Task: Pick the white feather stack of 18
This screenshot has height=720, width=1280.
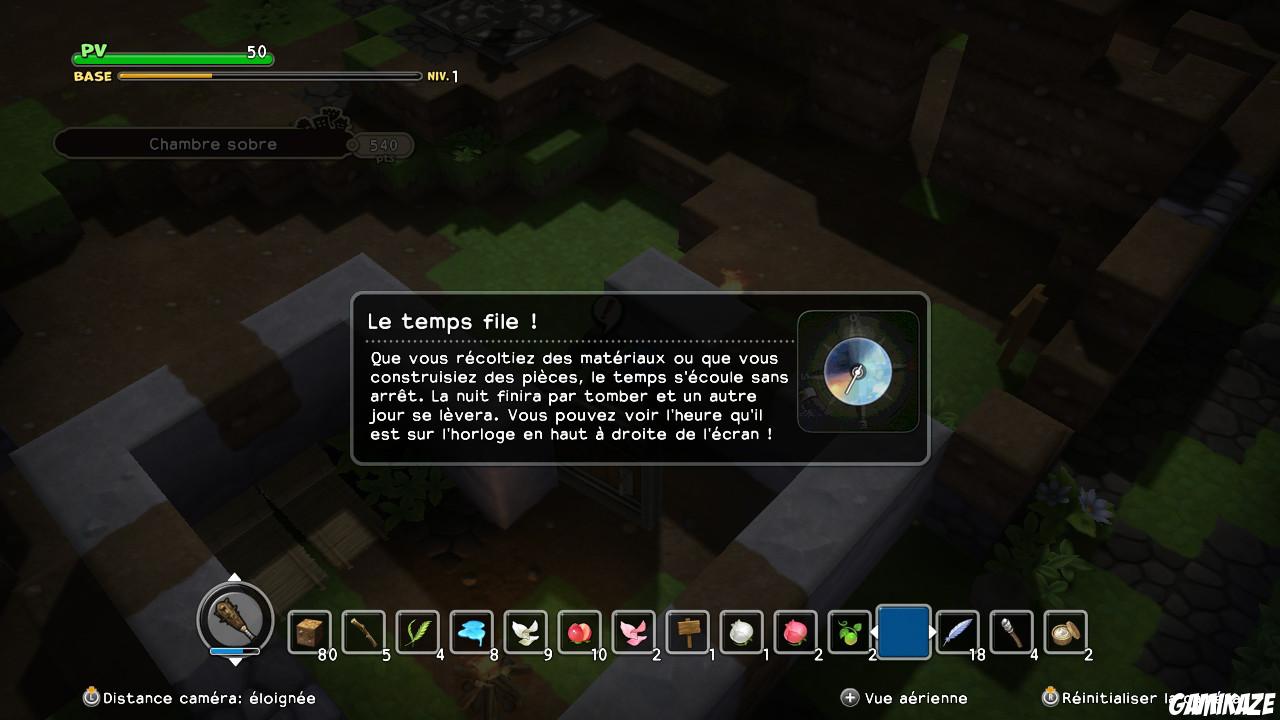Action: pos(957,630)
